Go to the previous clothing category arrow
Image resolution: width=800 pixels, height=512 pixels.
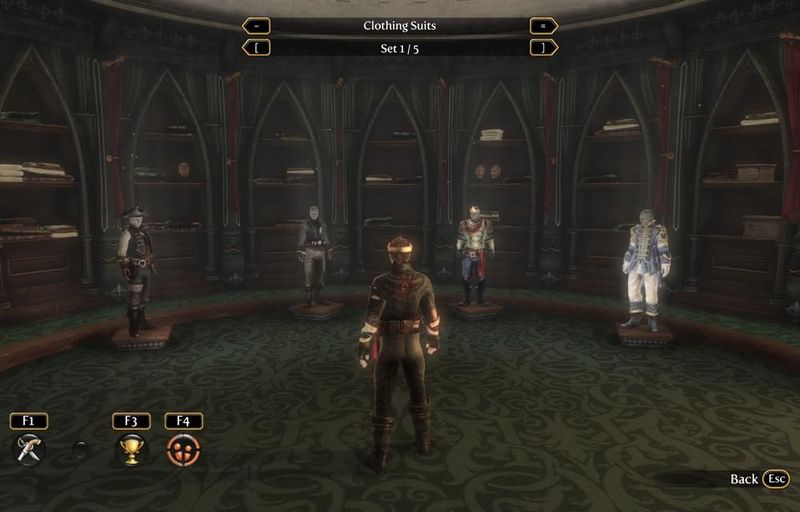(256, 26)
